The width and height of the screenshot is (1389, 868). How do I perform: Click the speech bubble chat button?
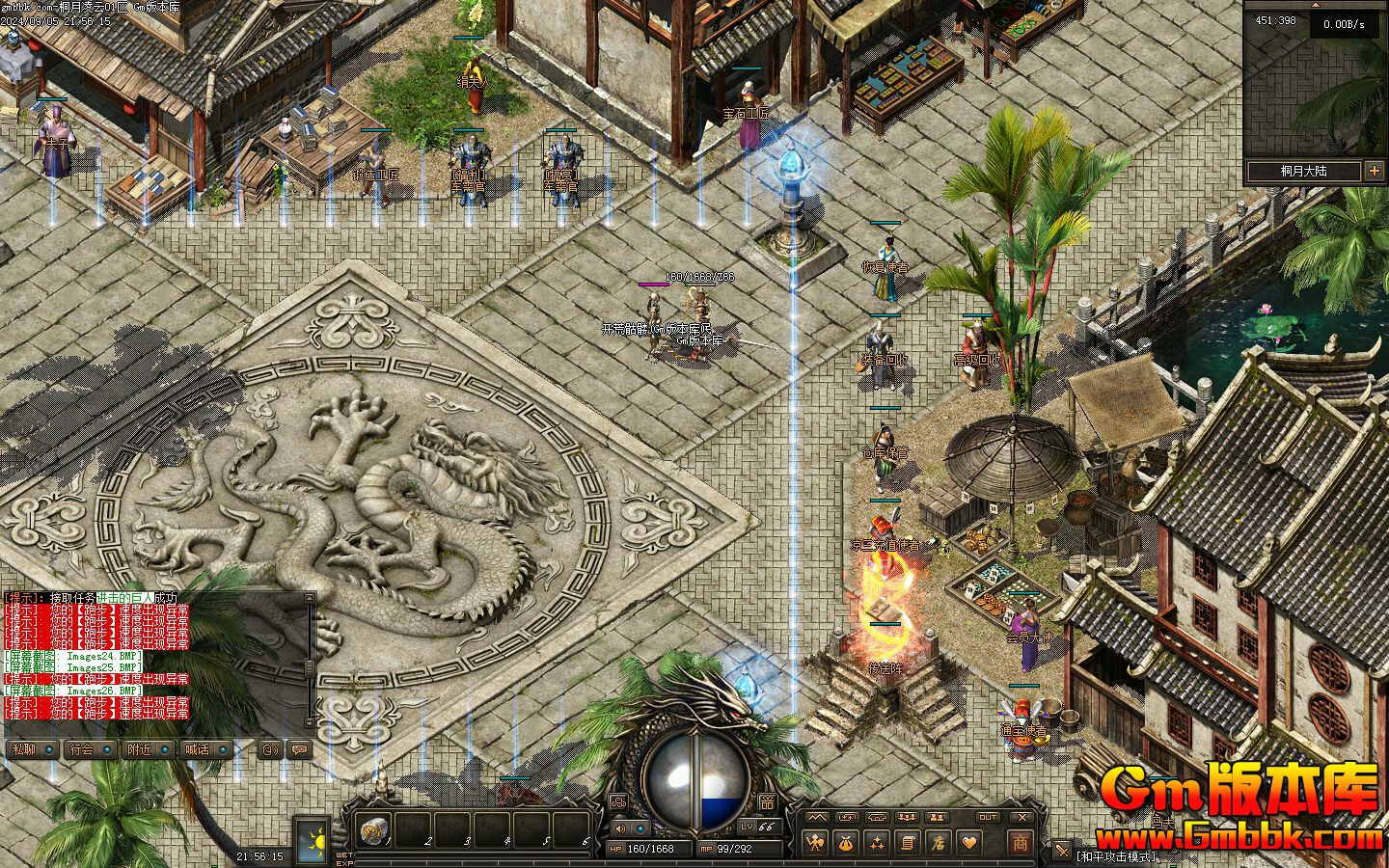click(x=300, y=749)
